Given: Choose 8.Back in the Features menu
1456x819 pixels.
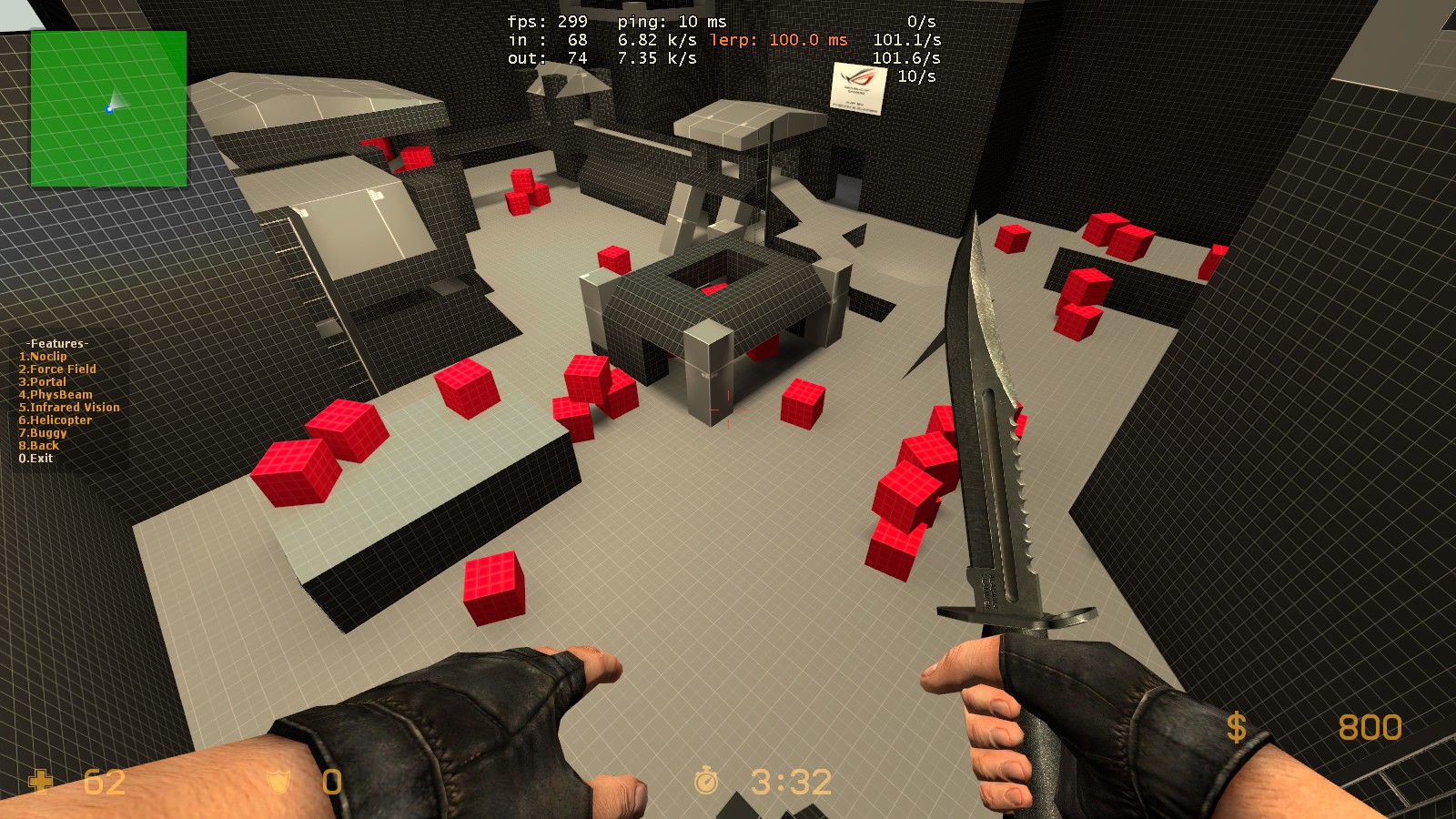Looking at the screenshot, I should [x=38, y=445].
